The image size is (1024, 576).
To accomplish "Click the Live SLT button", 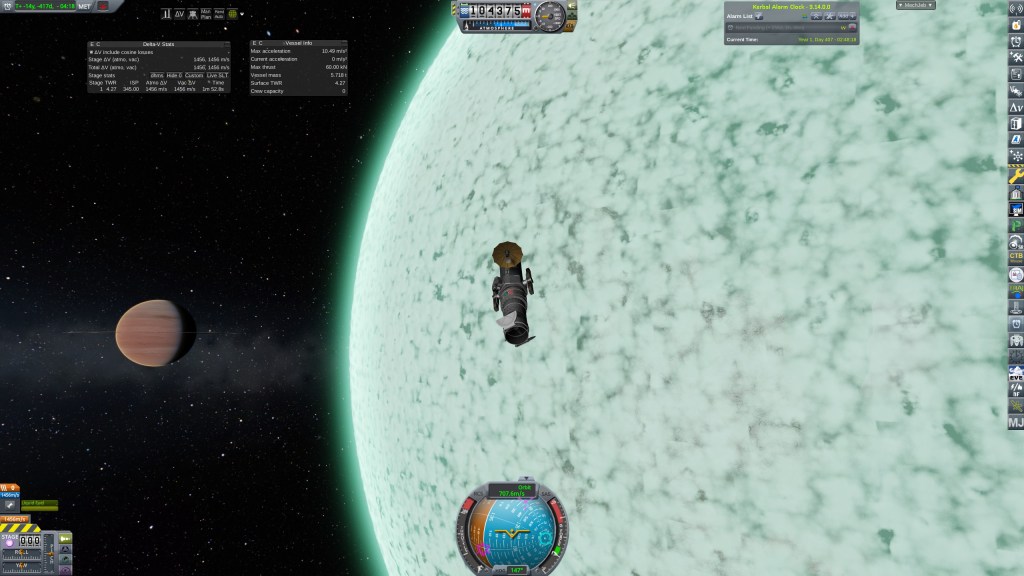I will (218, 75).
